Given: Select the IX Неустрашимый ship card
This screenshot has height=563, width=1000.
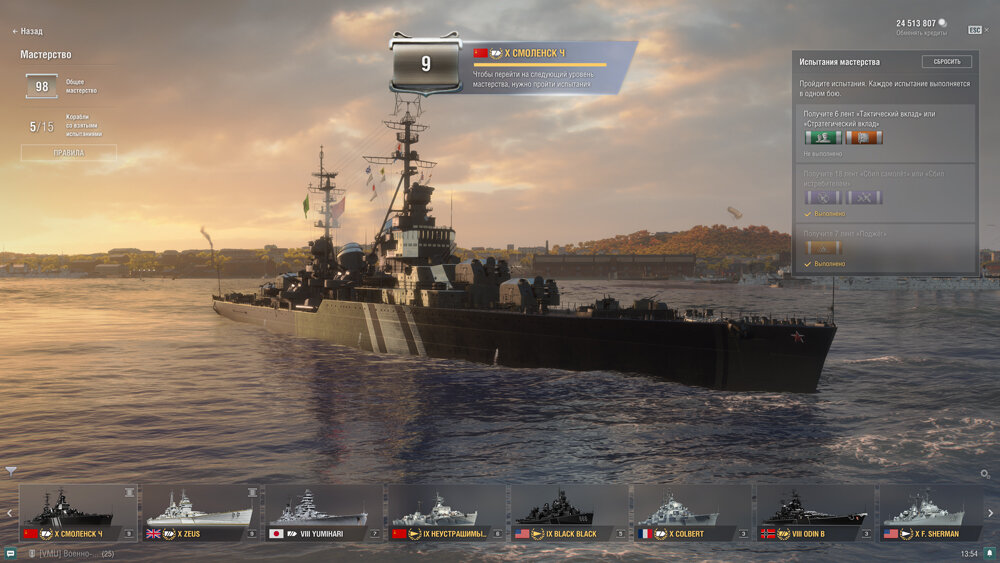Looking at the screenshot, I should point(447,513).
